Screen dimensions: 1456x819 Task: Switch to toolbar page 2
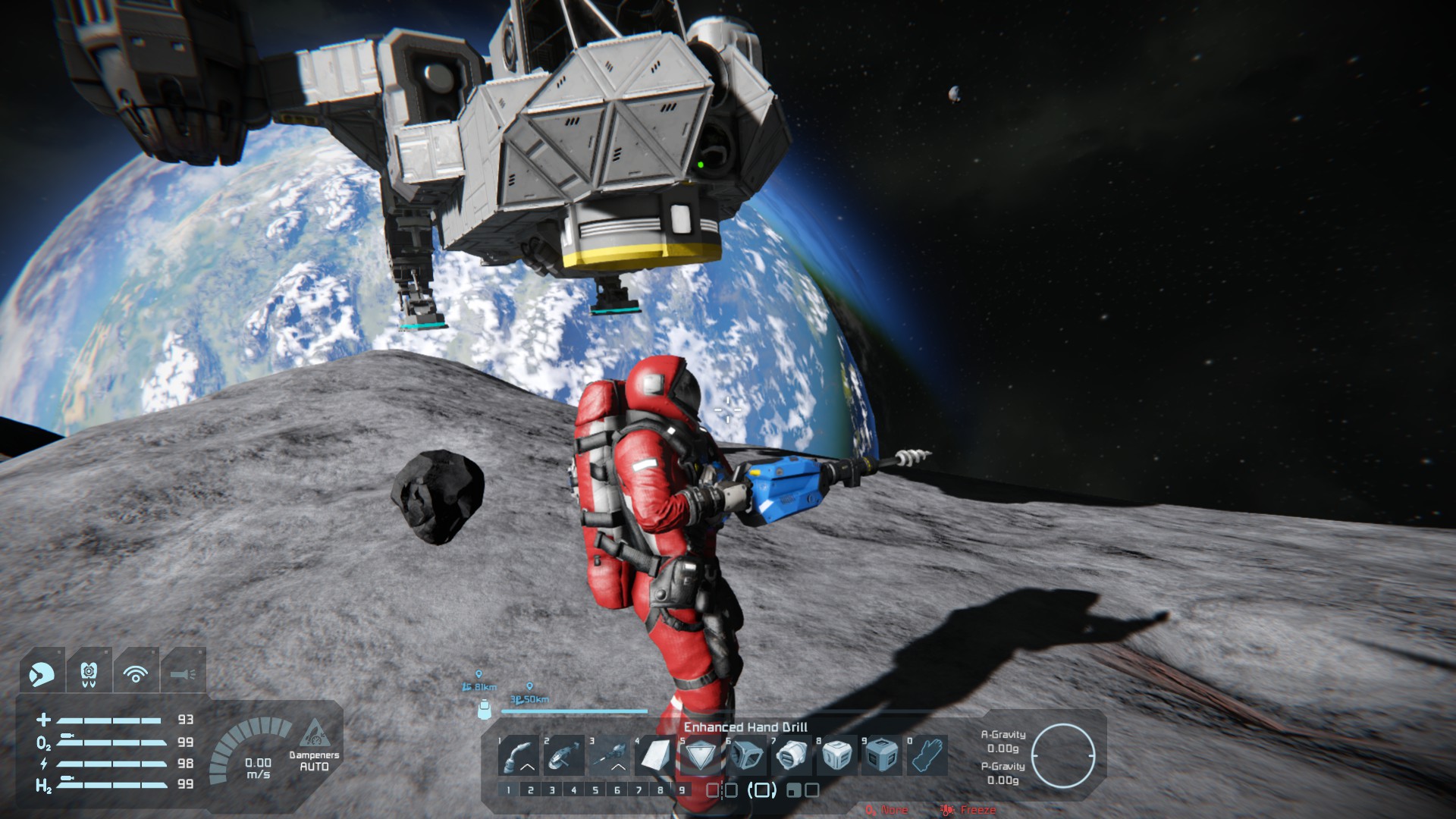[x=530, y=790]
